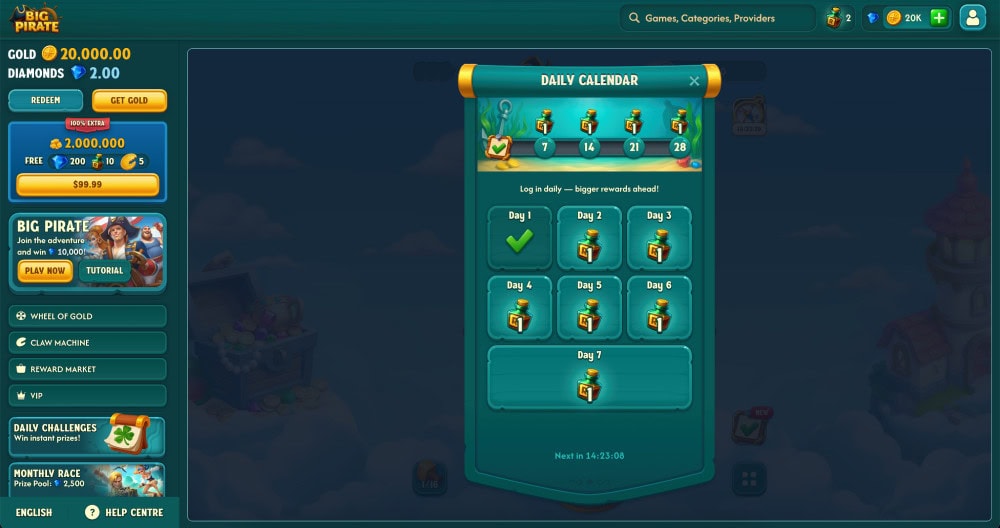
Task: Open the VIP menu entry
Action: [87, 395]
